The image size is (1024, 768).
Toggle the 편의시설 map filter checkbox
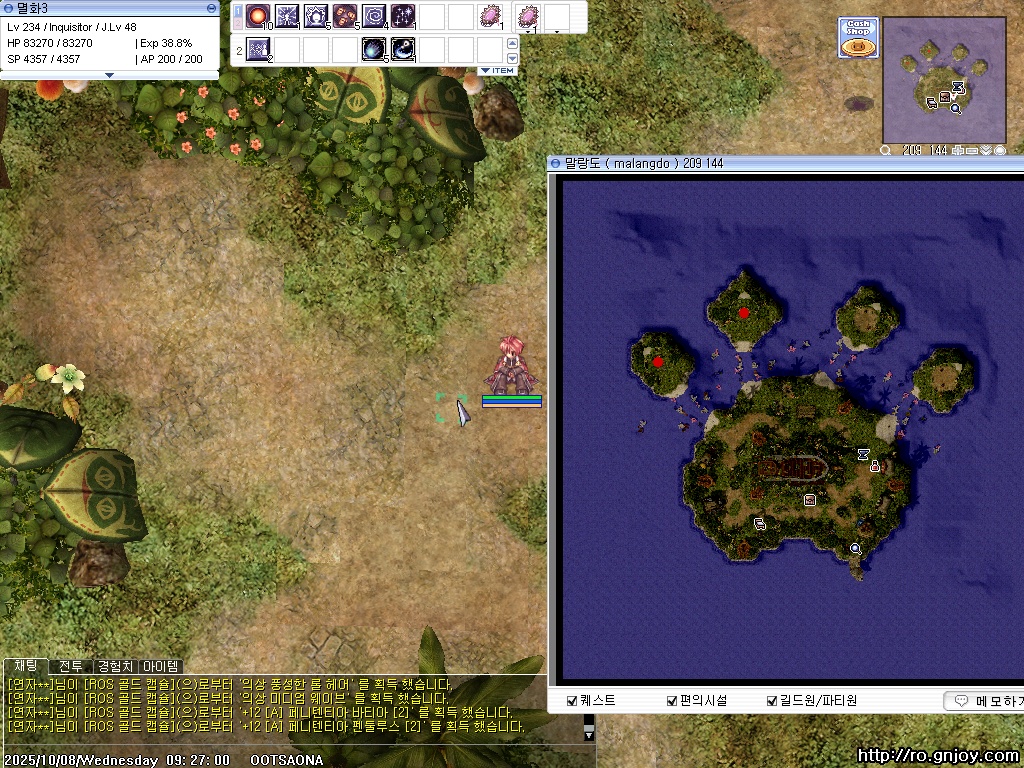pos(672,701)
